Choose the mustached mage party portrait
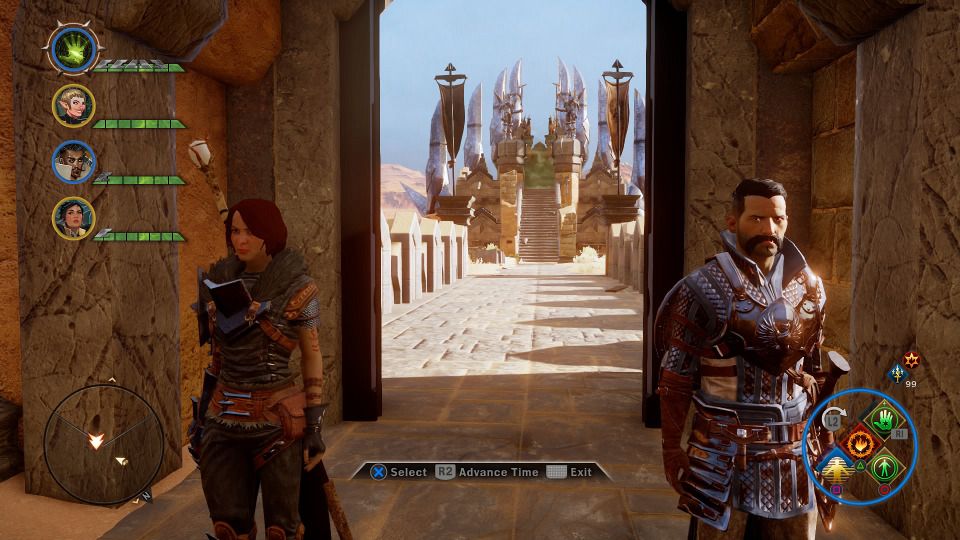The width and height of the screenshot is (960, 540). click(74, 162)
